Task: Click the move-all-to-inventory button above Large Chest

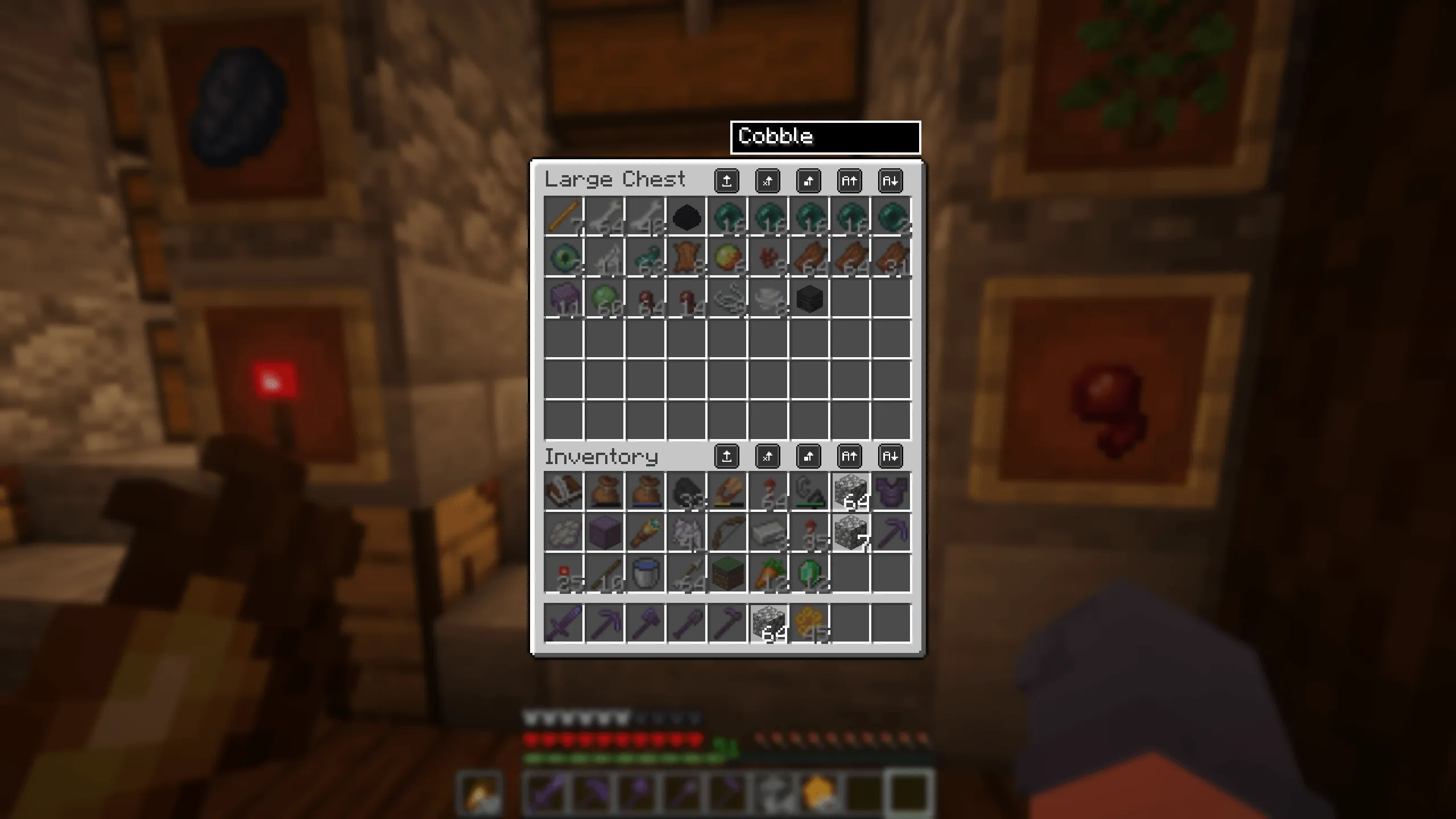Action: 727,182
